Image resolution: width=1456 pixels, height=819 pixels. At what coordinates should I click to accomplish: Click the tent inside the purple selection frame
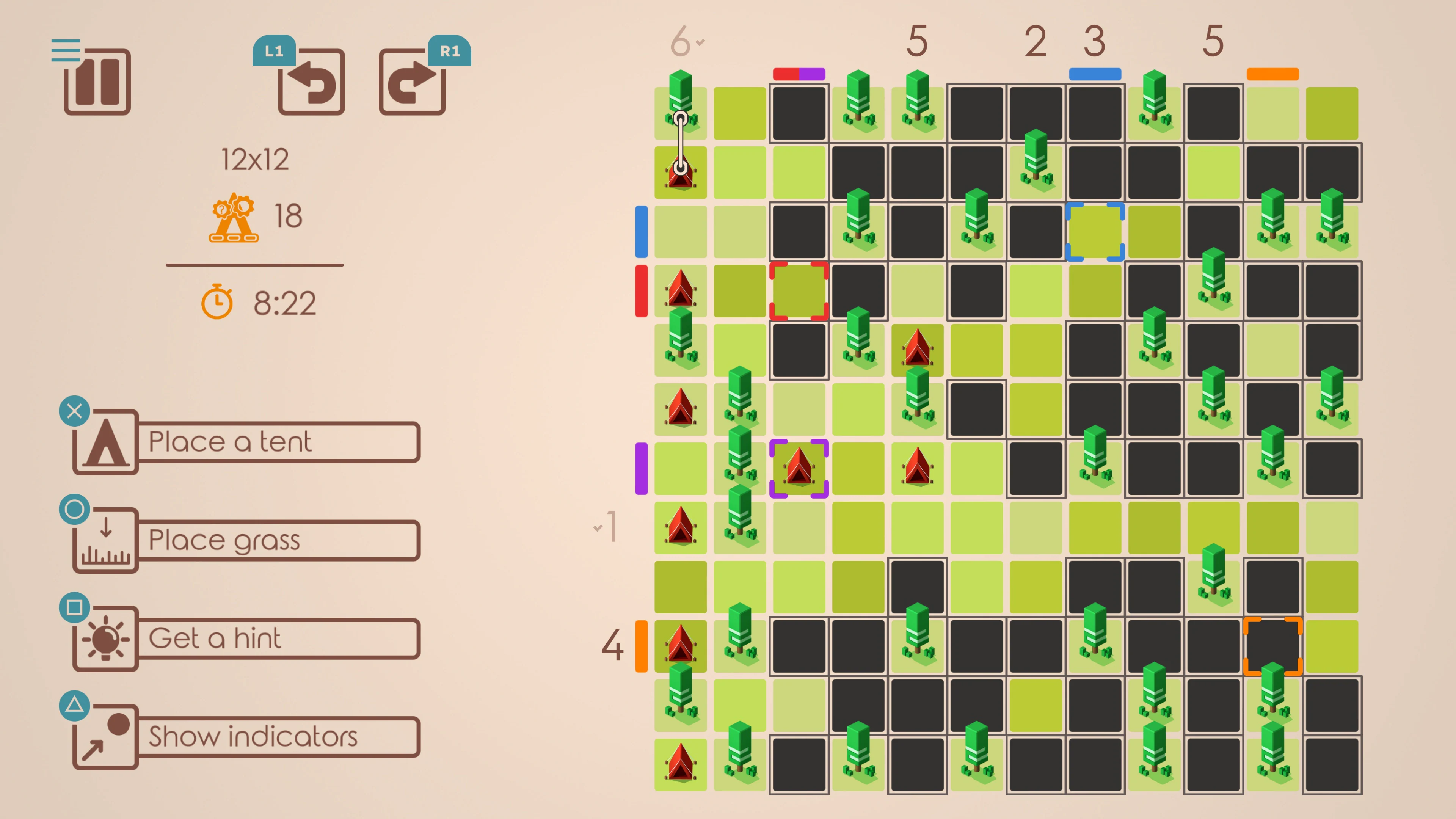coord(799,468)
